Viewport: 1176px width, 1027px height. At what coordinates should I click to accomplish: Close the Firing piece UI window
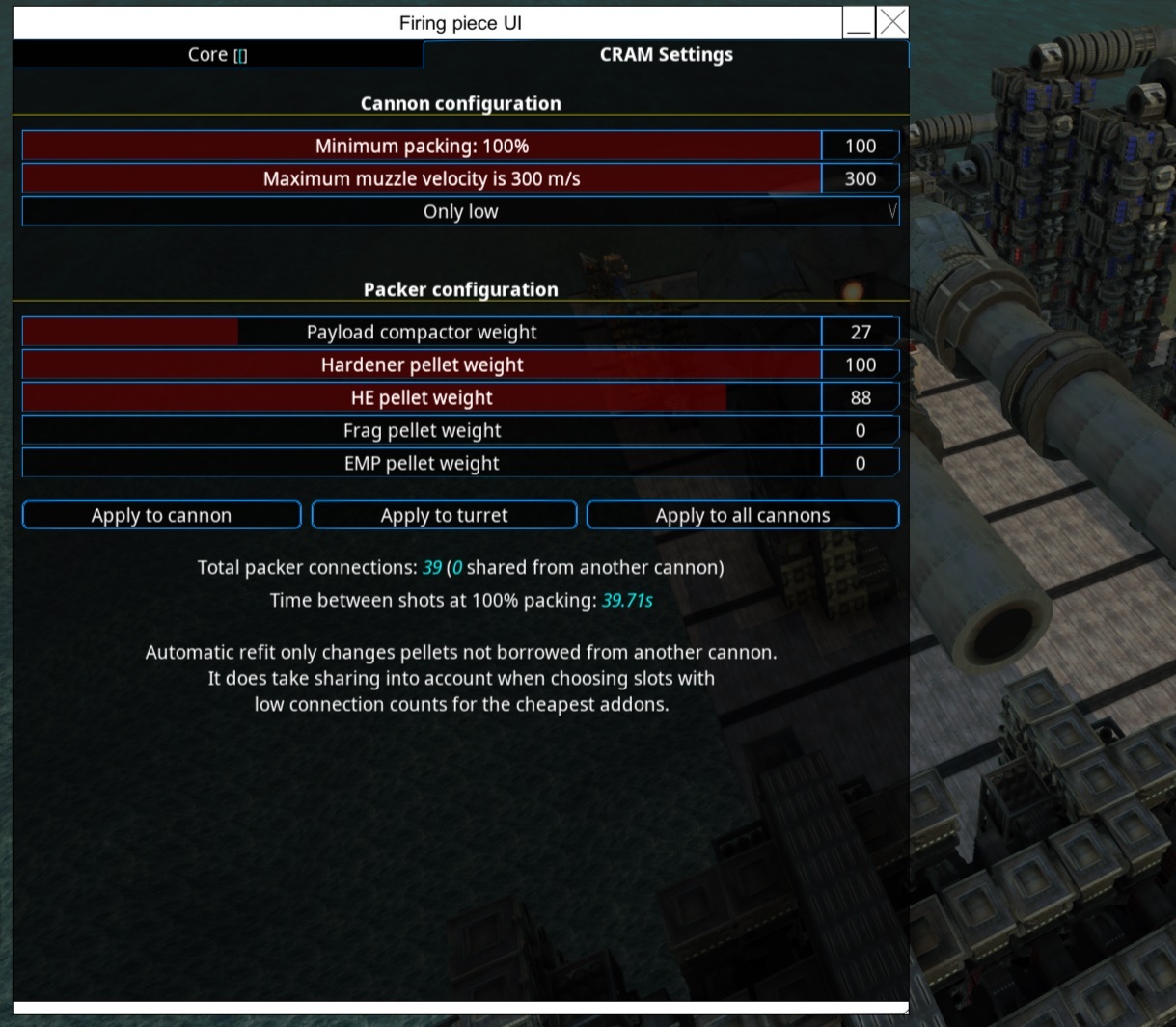pyautogui.click(x=893, y=22)
